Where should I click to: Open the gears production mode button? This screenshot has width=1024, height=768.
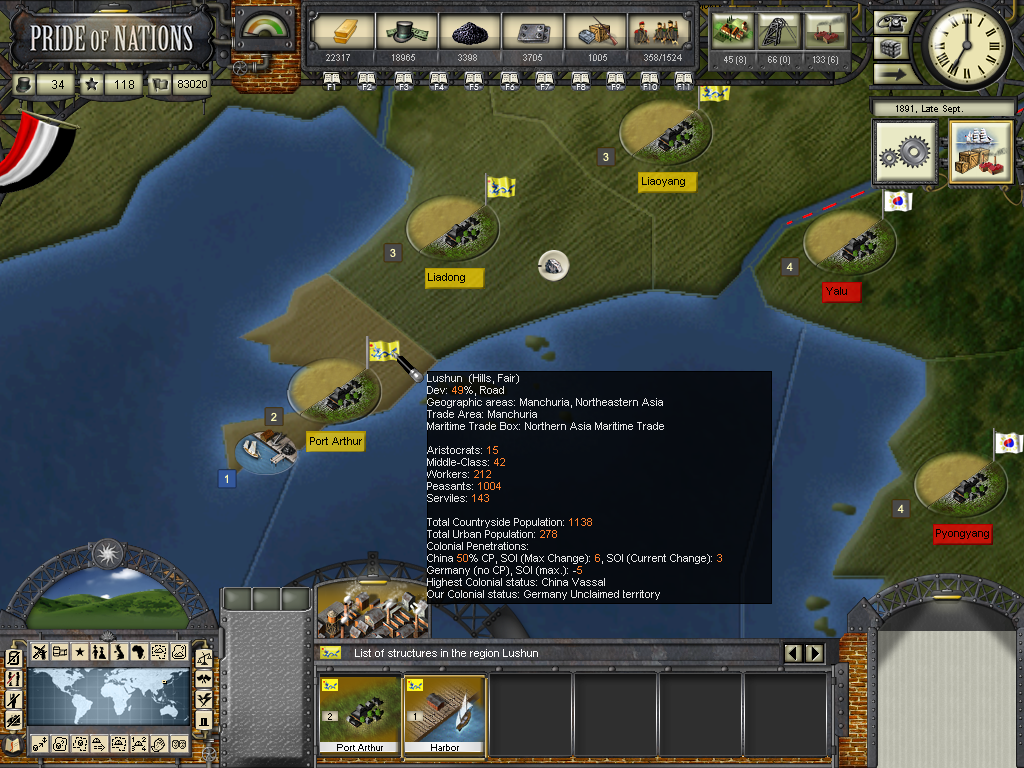tap(905, 153)
